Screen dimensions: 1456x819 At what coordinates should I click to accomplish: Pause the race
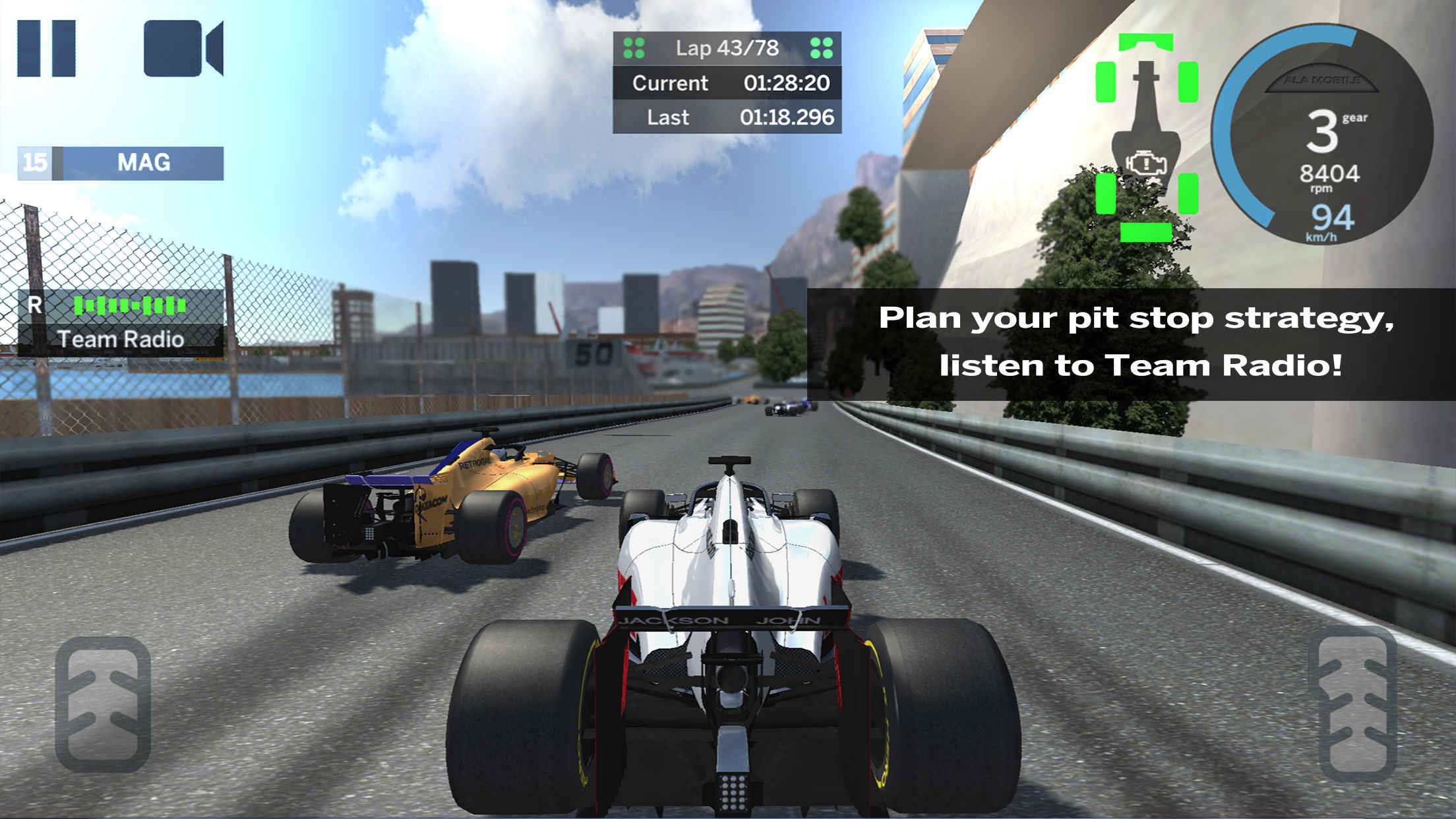46,48
